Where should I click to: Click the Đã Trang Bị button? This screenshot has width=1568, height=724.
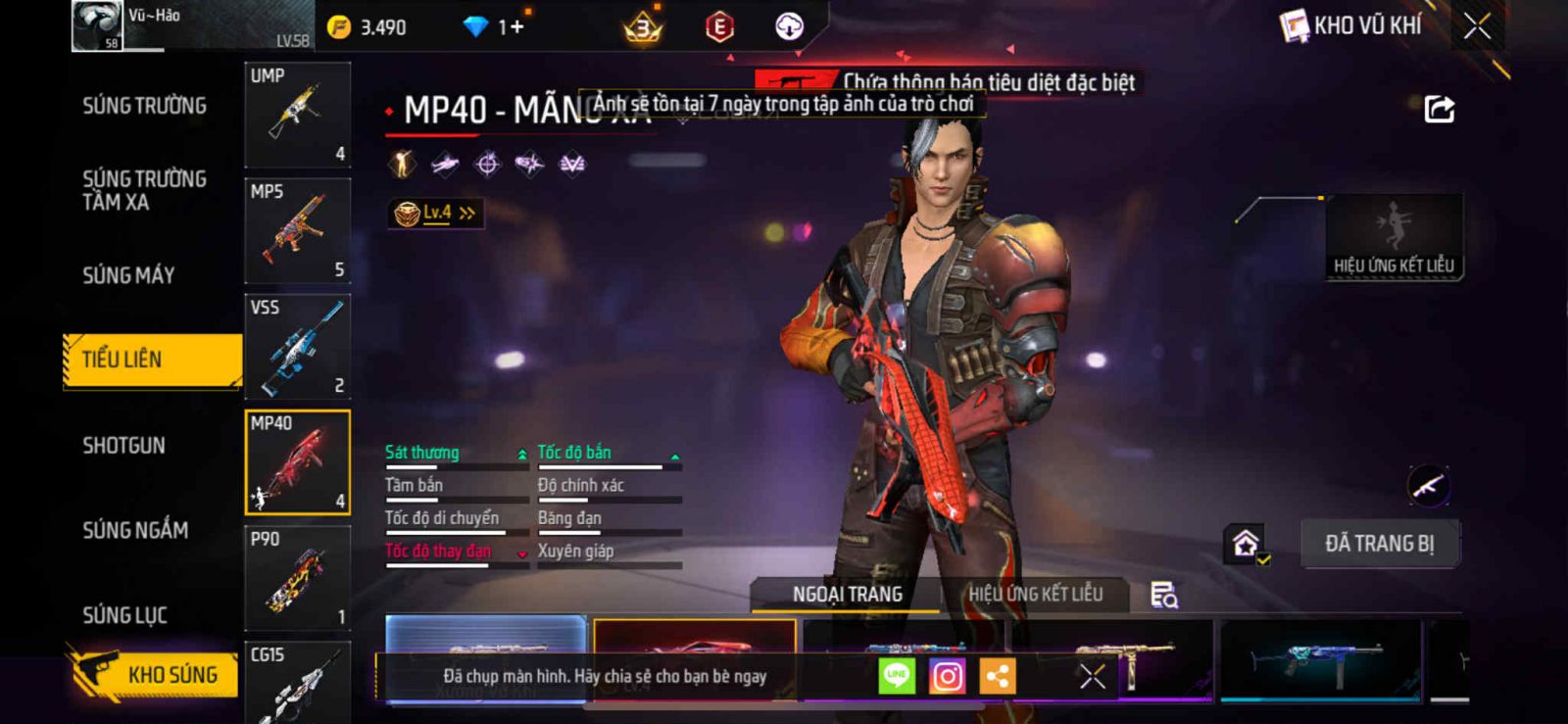click(1379, 544)
